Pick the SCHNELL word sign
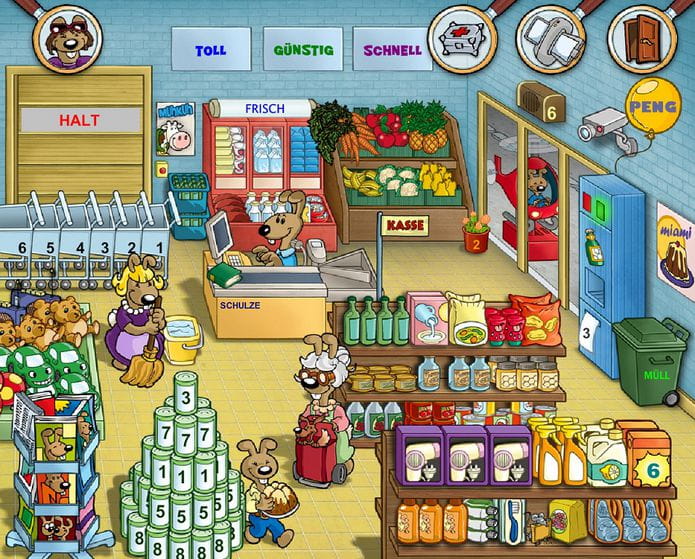This screenshot has width=695, height=559. coord(392,49)
